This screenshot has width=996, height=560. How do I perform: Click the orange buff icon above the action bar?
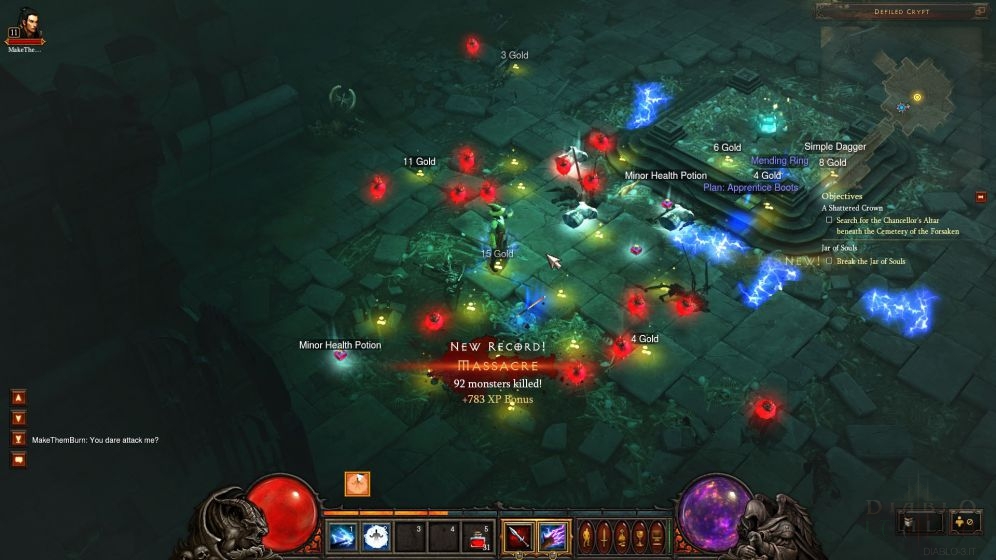point(357,484)
